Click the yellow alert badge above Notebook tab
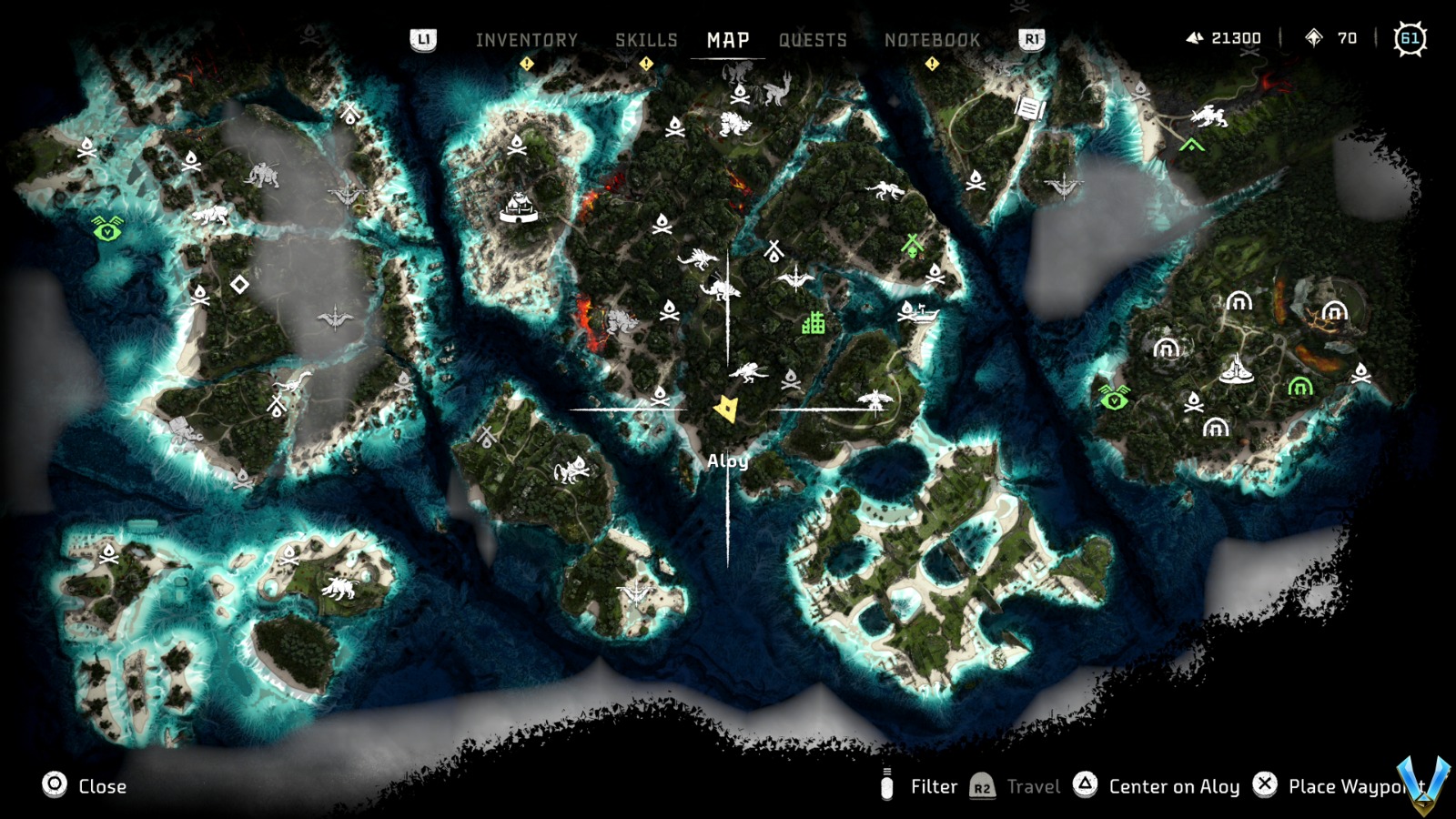The width and height of the screenshot is (1456, 819). pos(932,63)
